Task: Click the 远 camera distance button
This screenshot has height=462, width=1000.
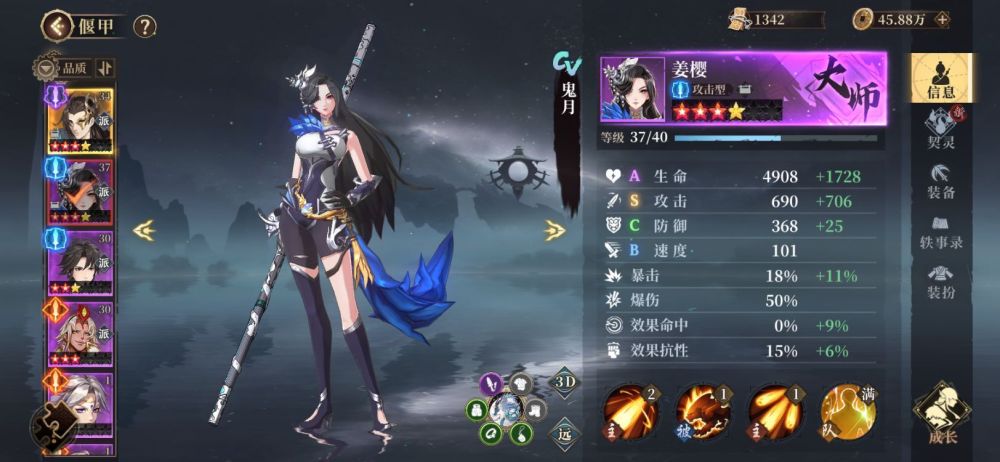Action: coord(564,431)
